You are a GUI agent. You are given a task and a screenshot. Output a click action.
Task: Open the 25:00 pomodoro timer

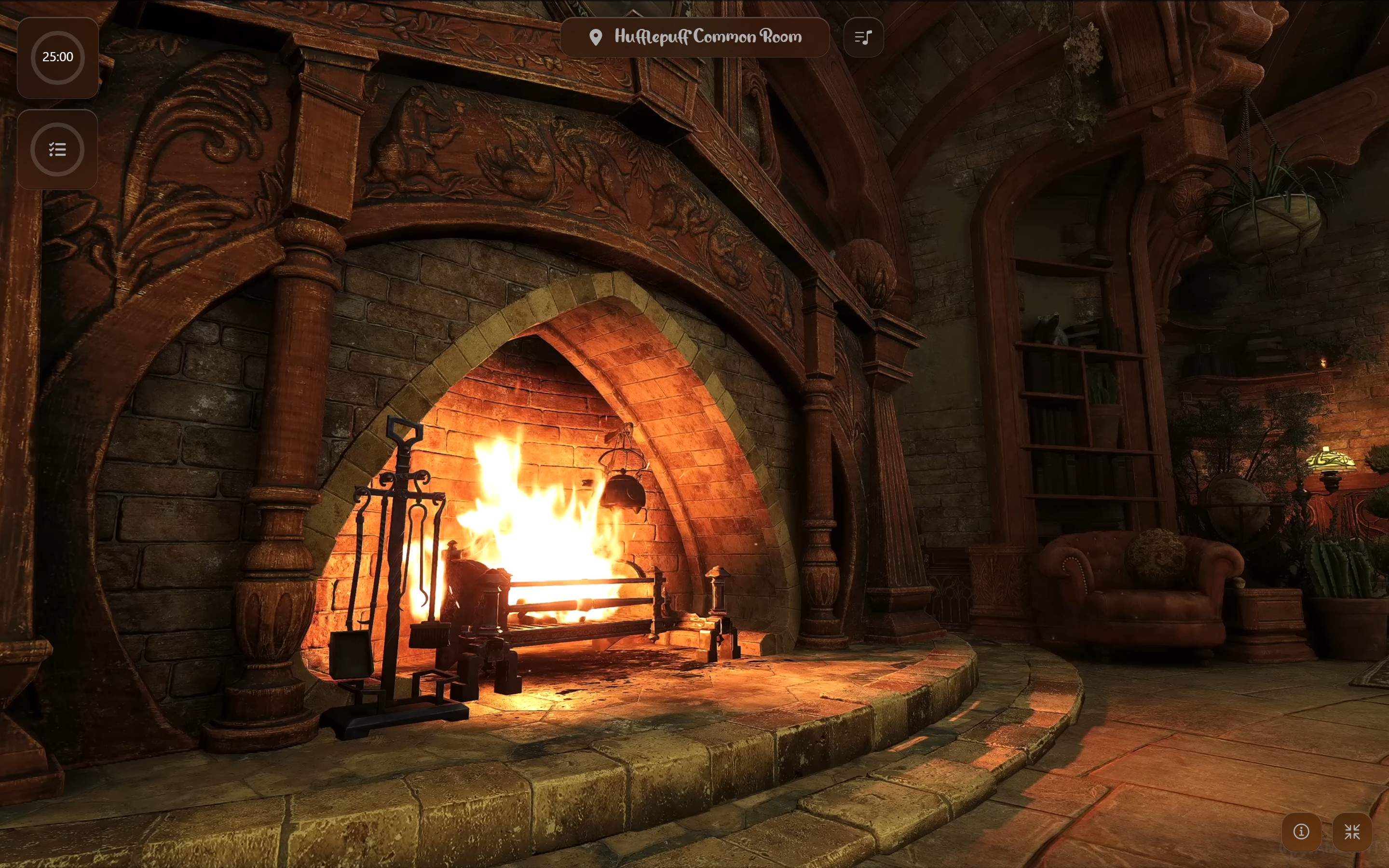coord(57,57)
